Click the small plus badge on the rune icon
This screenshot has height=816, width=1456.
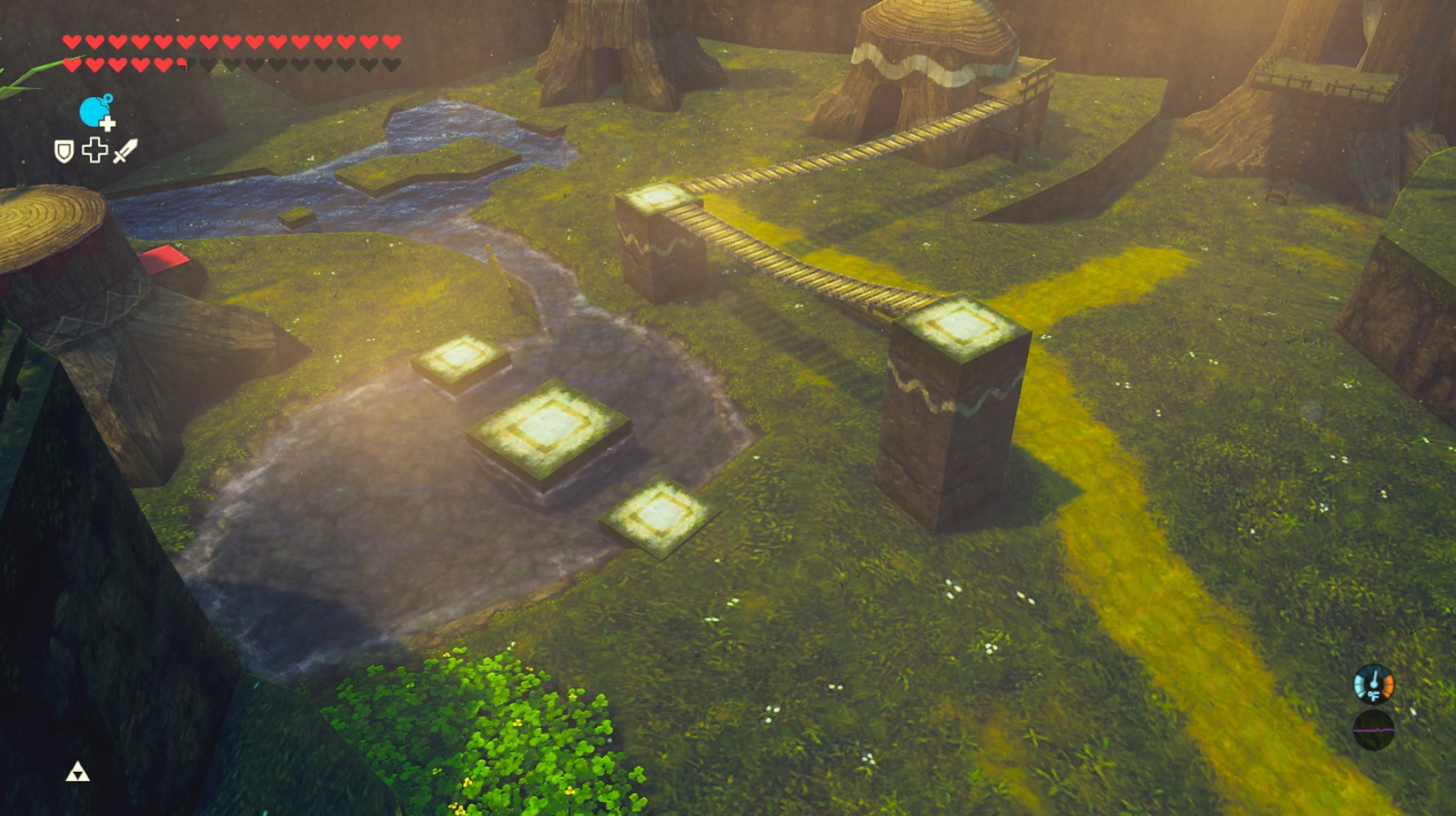click(x=107, y=123)
